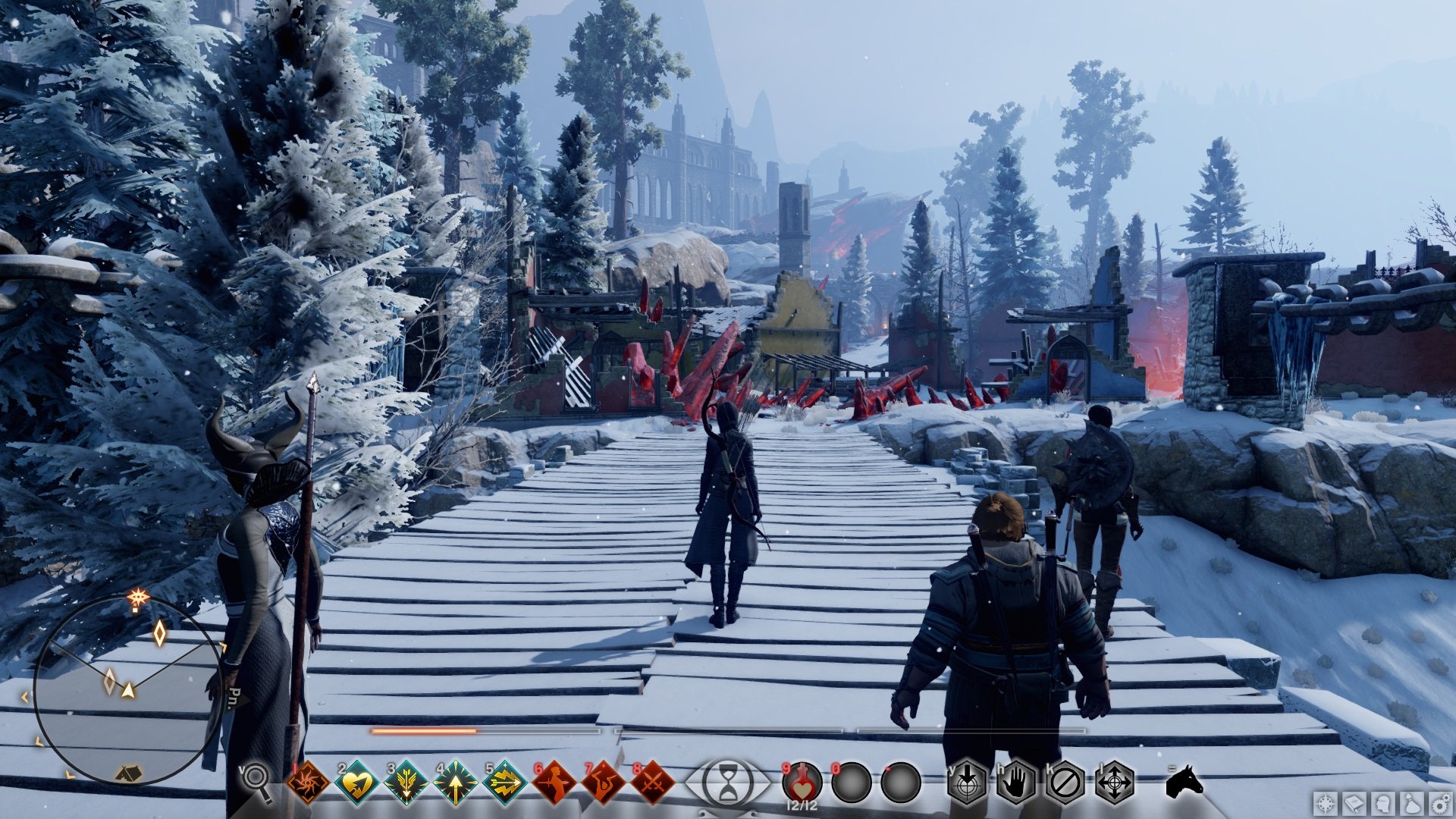This screenshot has height=819, width=1456.
Task: Use the golden heart arrow ability
Action: (356, 783)
